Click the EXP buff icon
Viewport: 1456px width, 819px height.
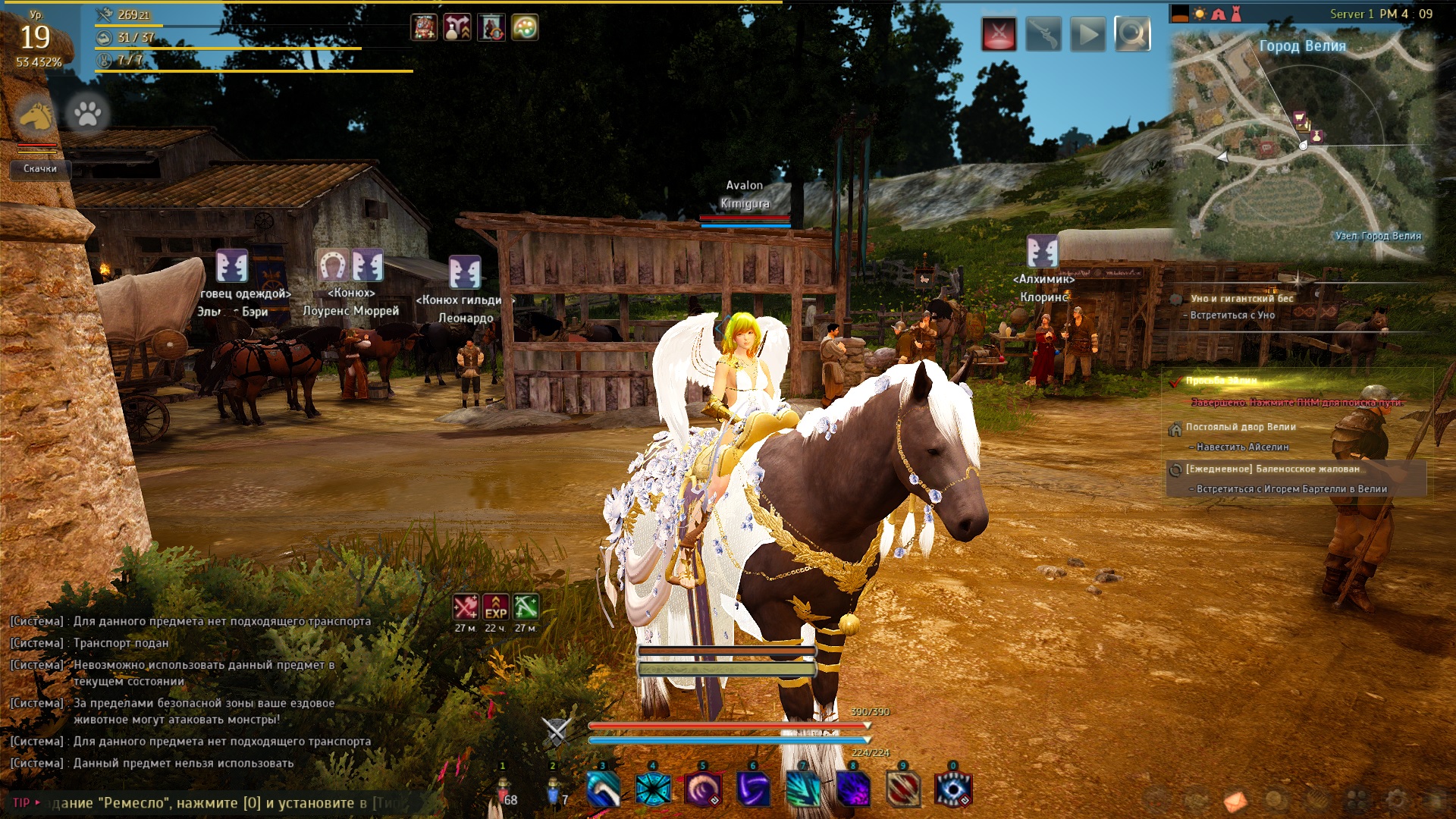click(x=496, y=607)
